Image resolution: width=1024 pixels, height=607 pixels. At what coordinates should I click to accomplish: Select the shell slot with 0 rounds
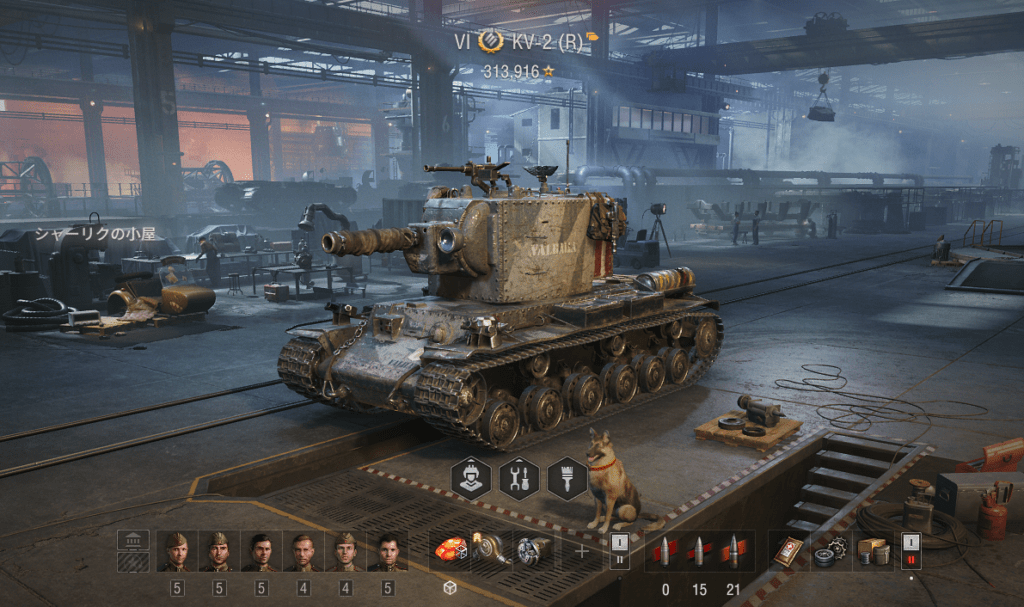[665, 552]
